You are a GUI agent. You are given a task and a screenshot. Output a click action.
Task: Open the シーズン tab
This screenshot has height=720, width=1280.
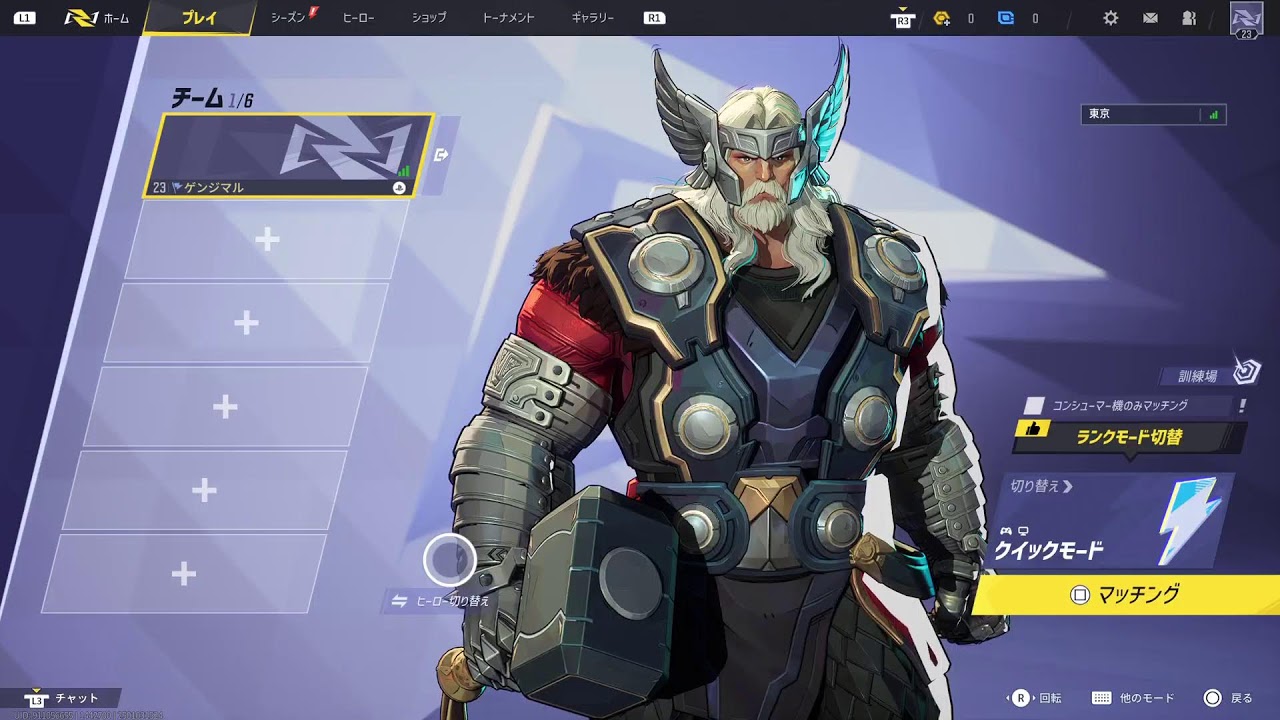tap(288, 18)
